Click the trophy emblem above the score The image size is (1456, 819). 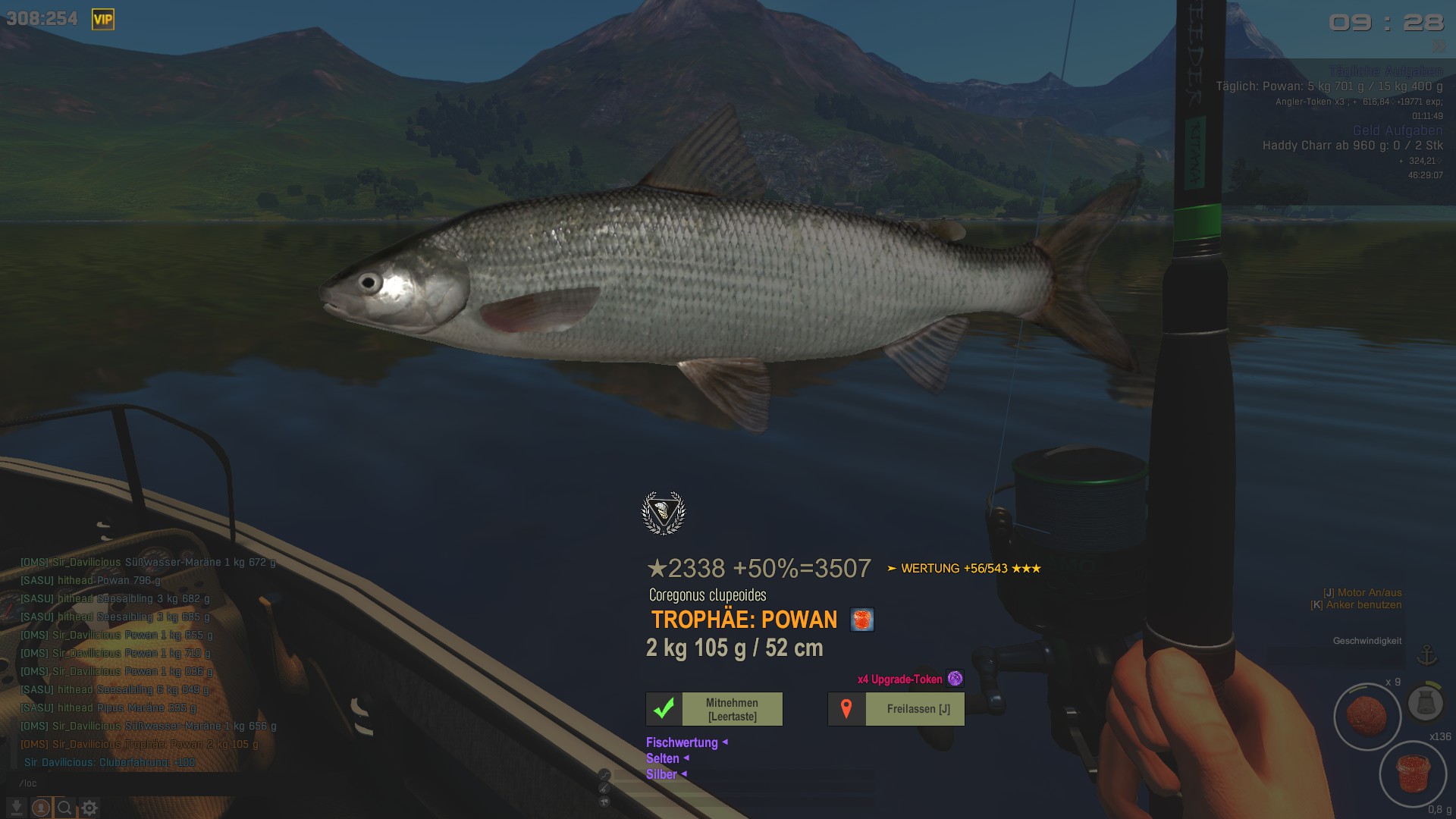[664, 513]
